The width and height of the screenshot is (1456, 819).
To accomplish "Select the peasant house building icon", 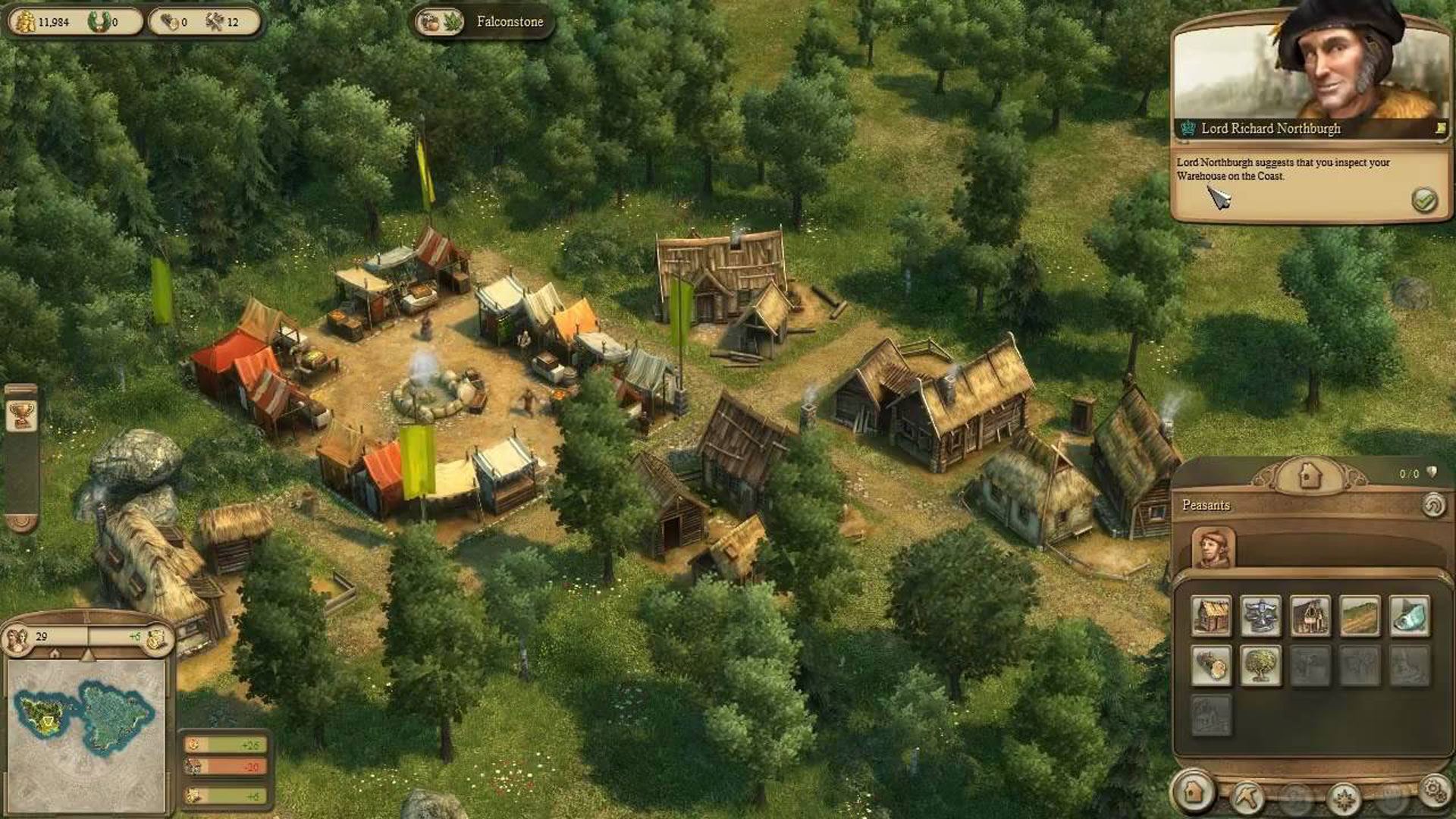I will (1211, 615).
